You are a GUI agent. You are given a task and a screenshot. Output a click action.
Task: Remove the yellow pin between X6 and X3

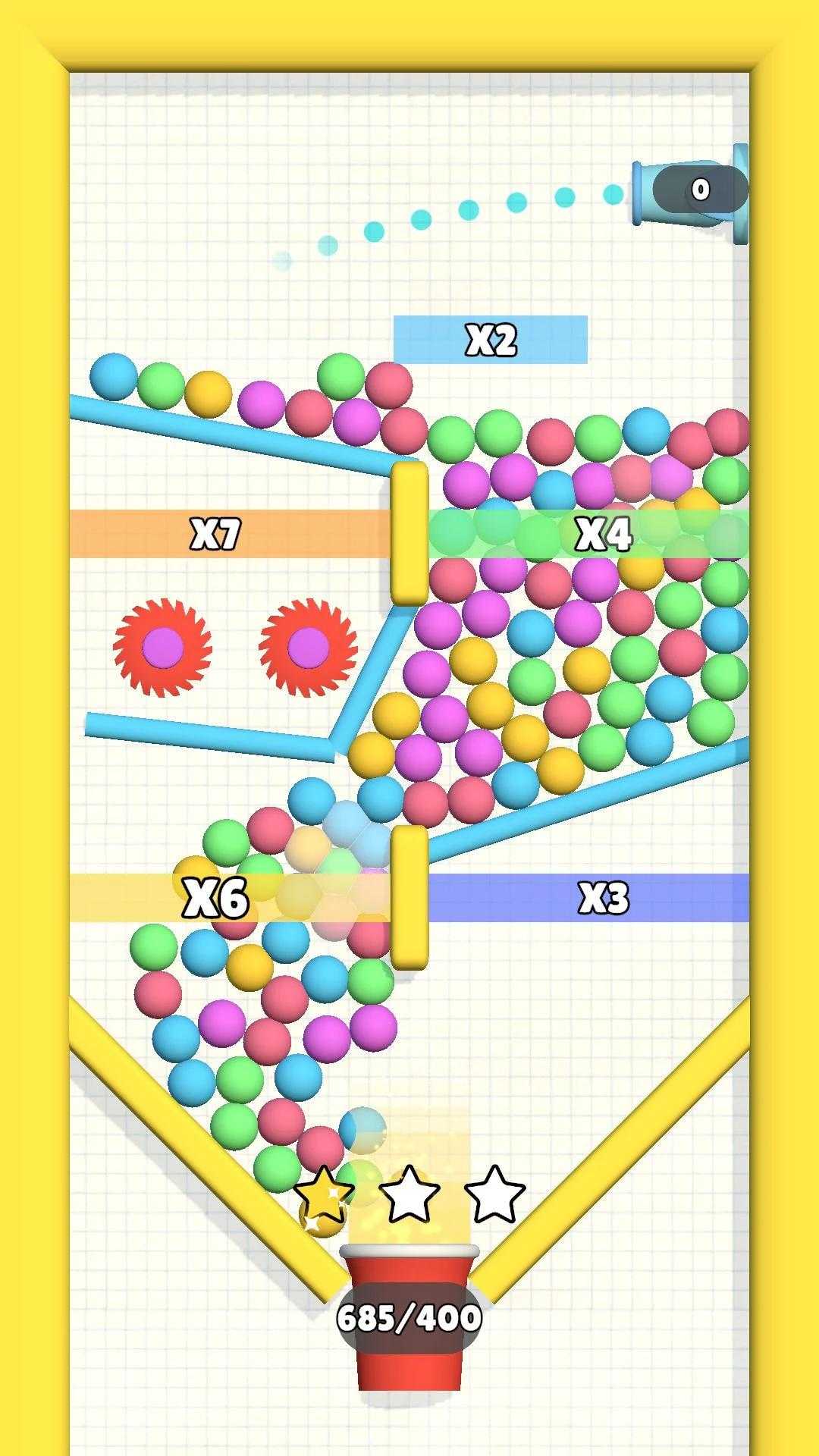pyautogui.click(x=409, y=897)
